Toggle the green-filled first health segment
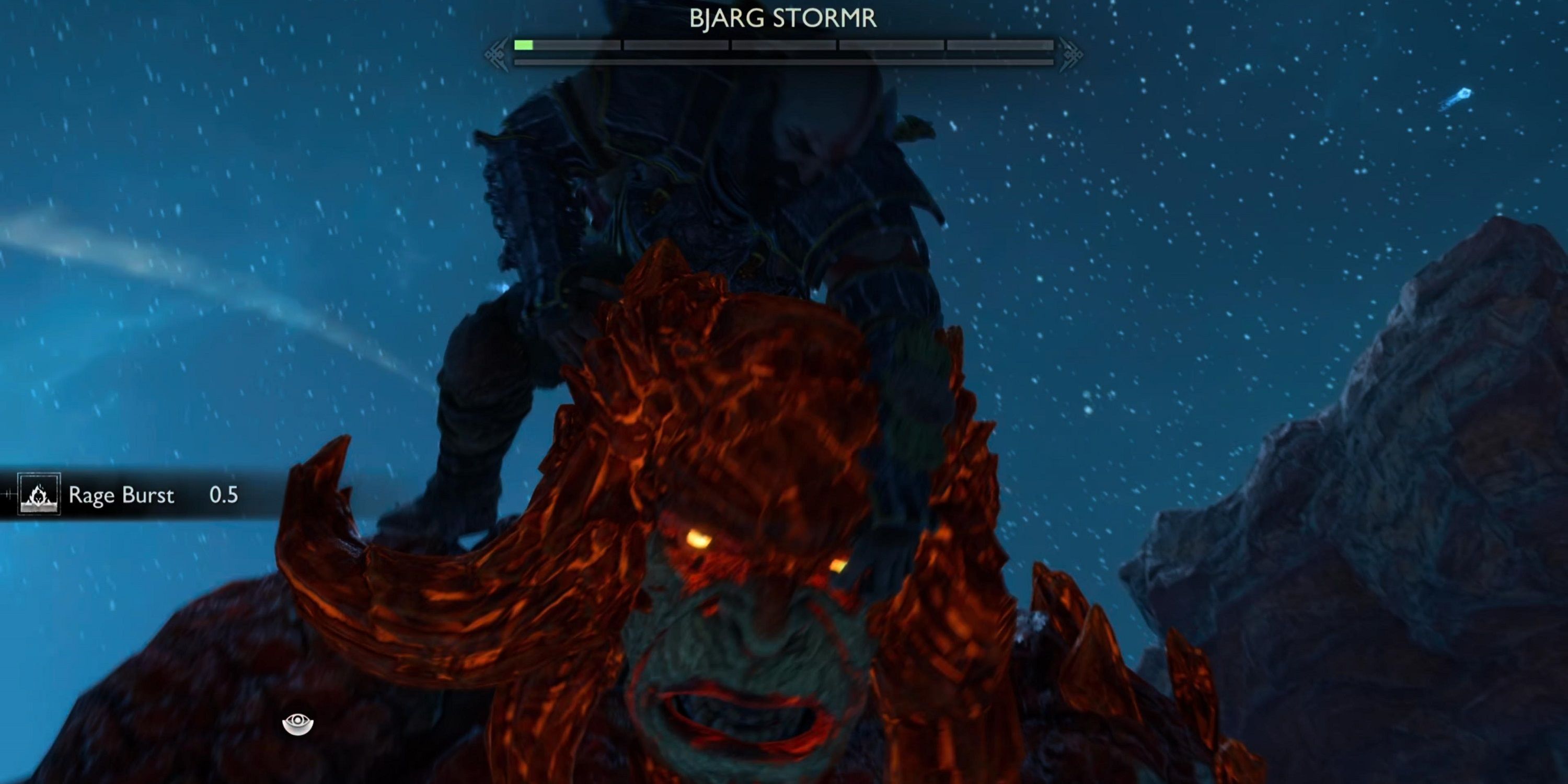This screenshot has width=1568, height=784. coord(525,44)
